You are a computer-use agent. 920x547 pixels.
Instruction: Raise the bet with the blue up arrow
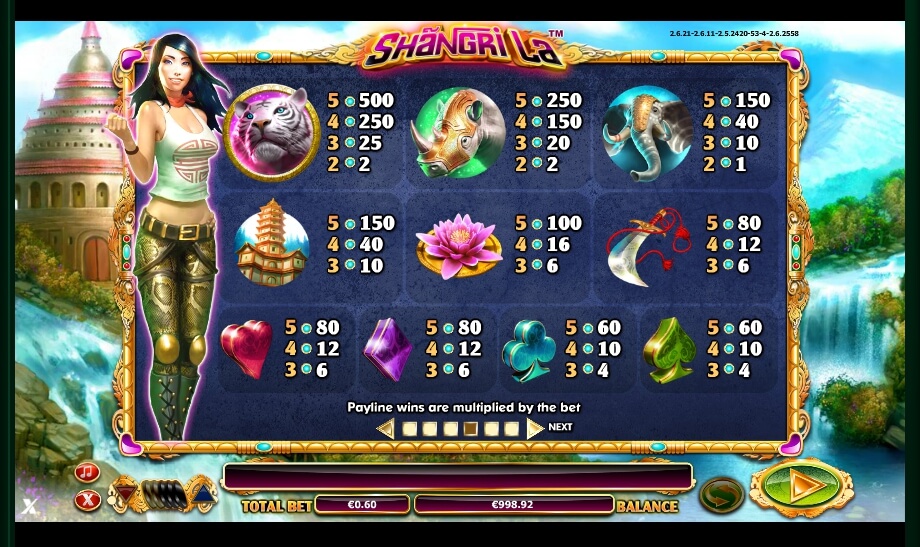click(202, 492)
